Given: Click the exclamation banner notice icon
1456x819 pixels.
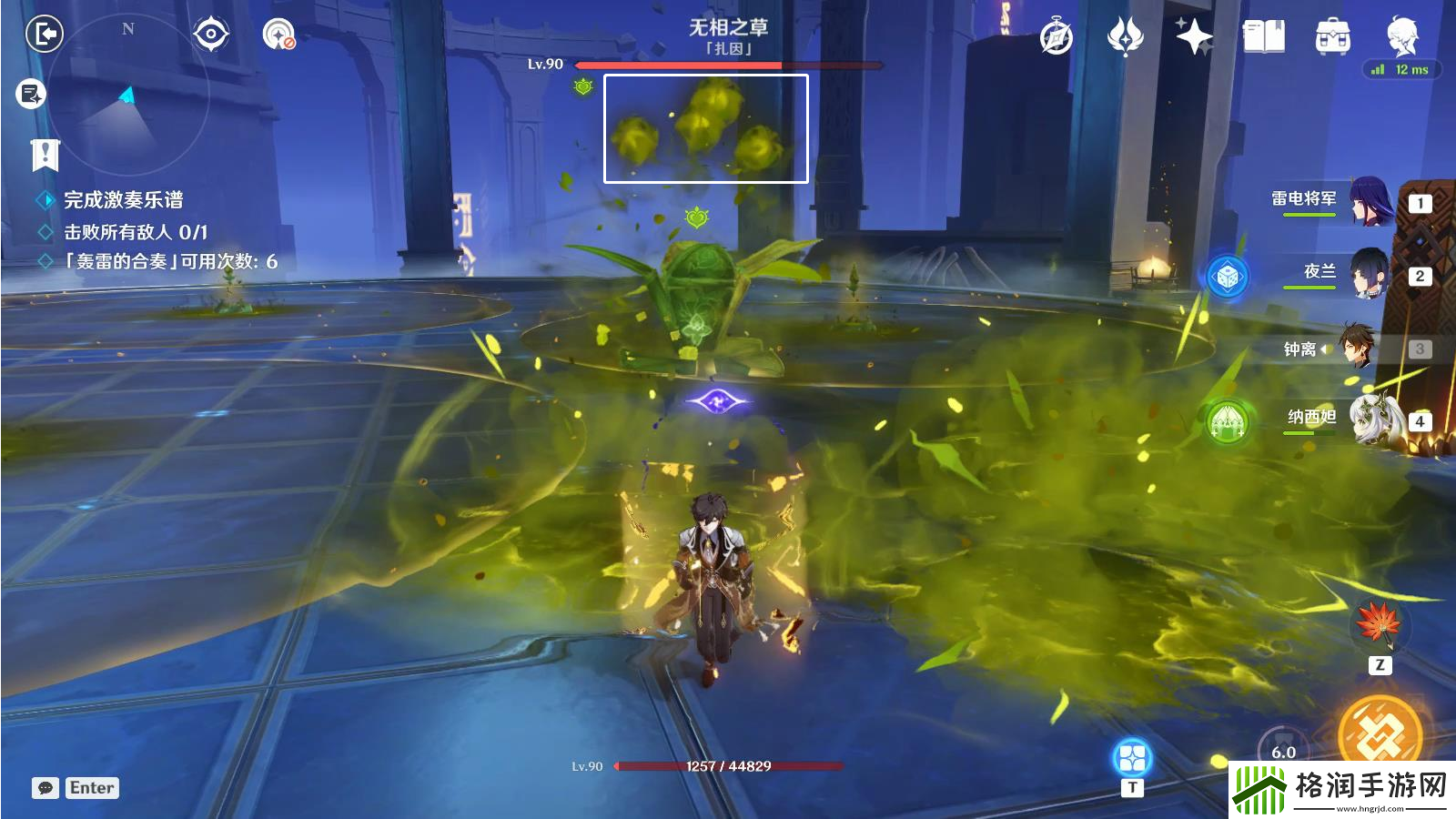Looking at the screenshot, I should click(45, 155).
